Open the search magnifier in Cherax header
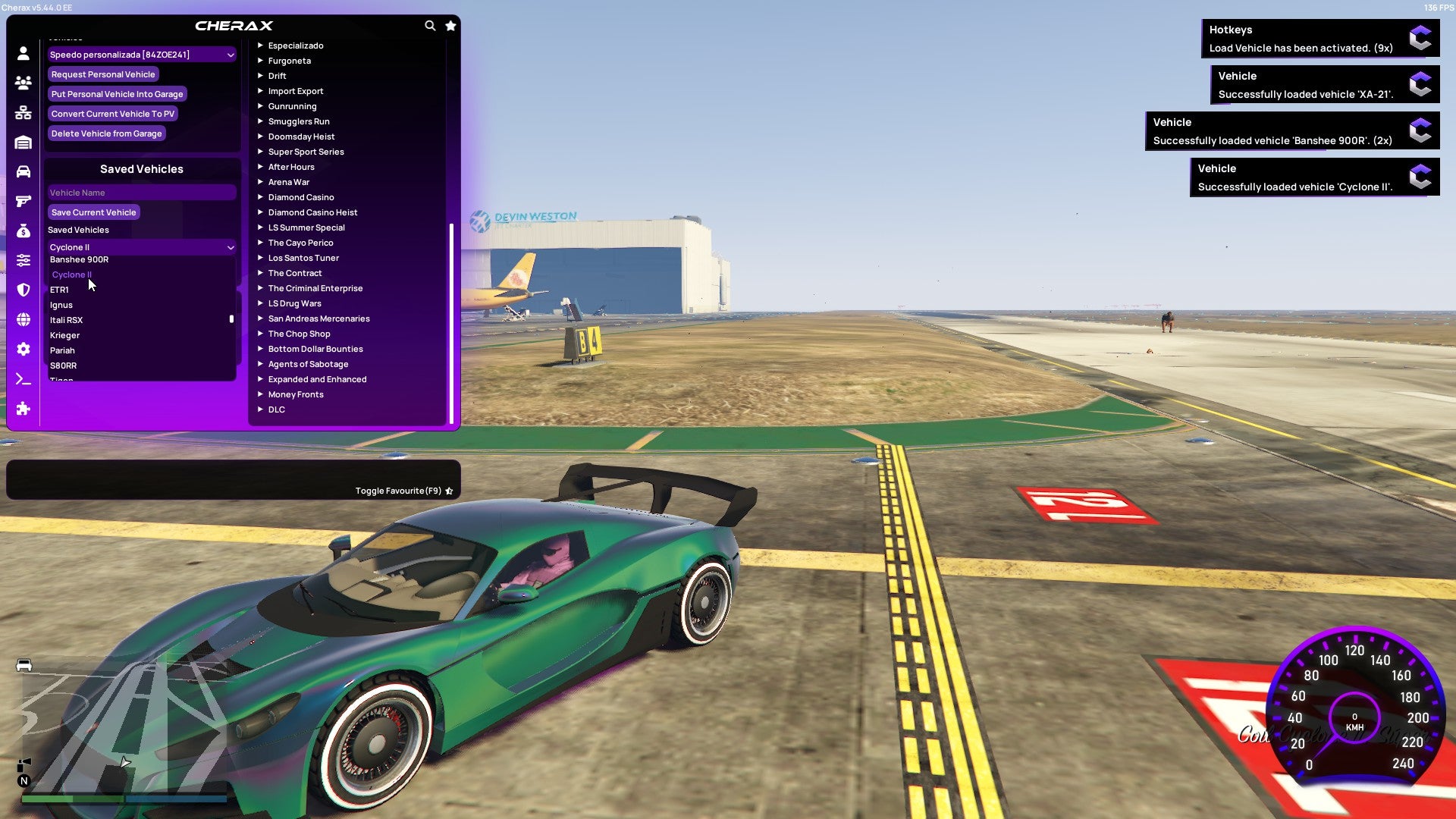 (x=430, y=25)
